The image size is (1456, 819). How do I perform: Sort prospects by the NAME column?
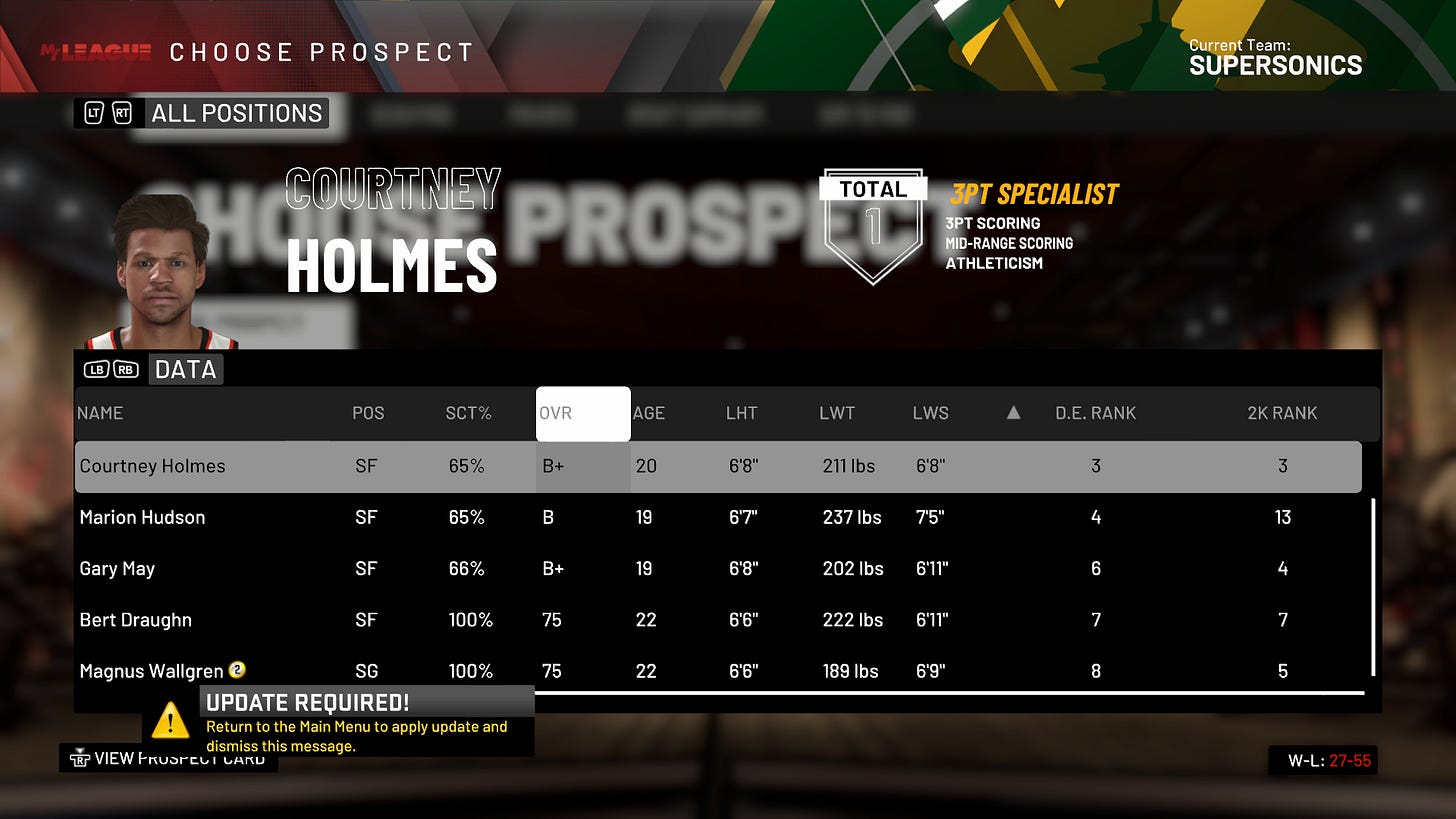[100, 413]
